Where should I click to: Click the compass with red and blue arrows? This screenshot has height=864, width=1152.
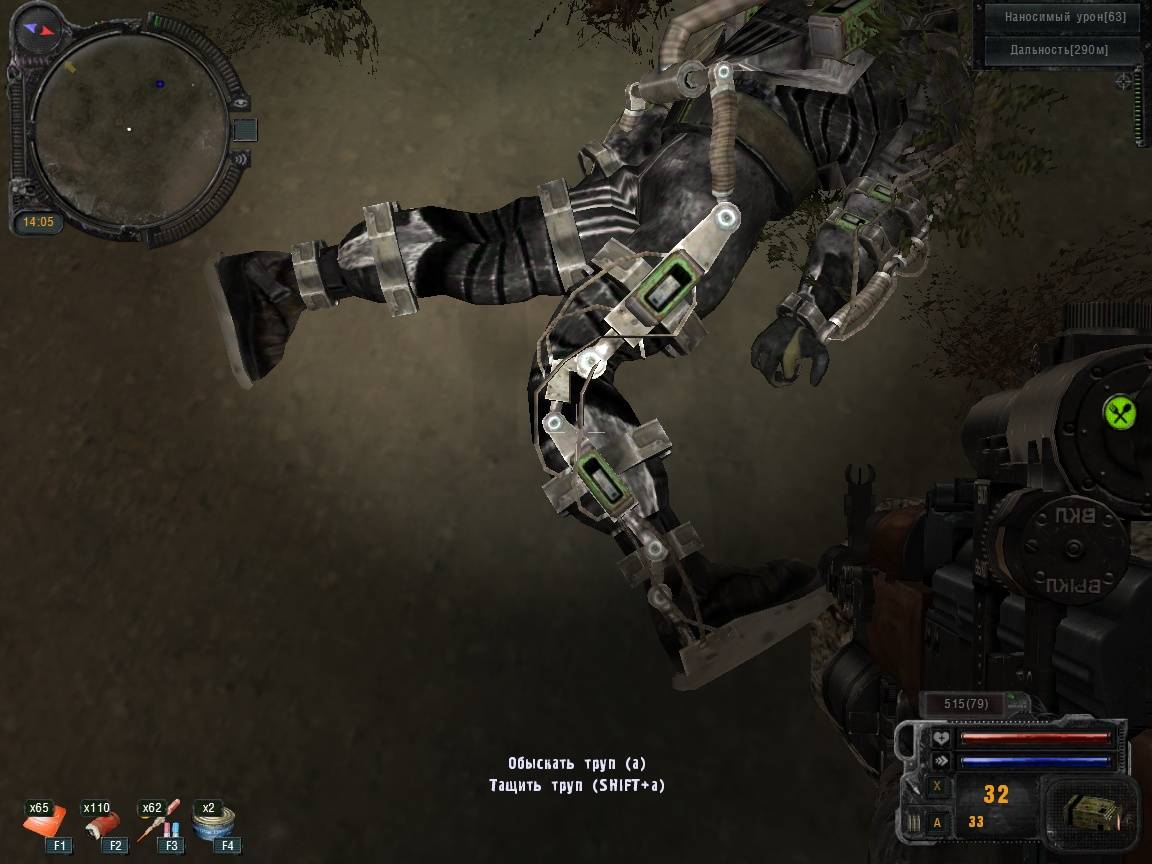pyautogui.click(x=41, y=30)
